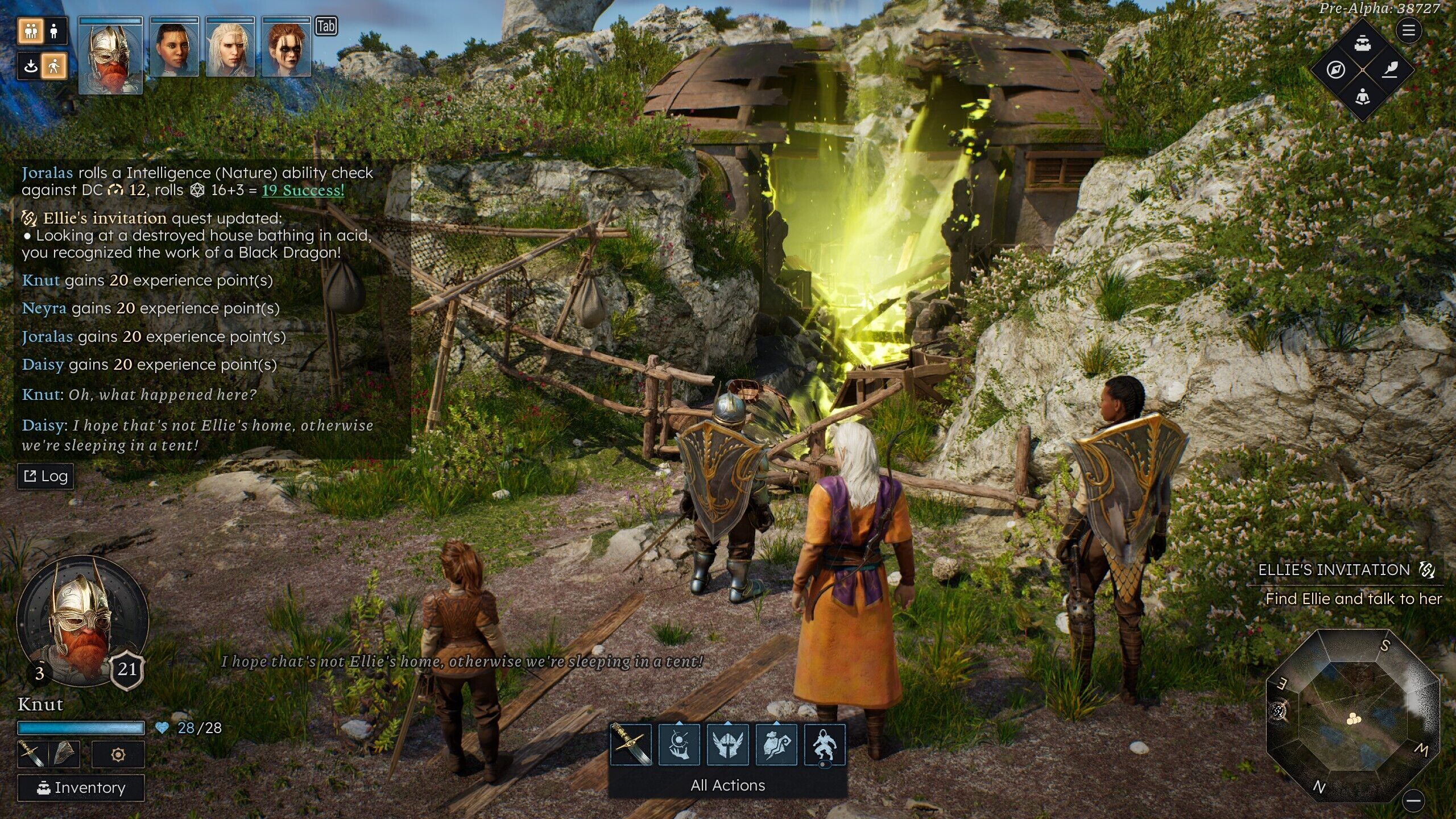Activate the sword attack action

[x=630, y=744]
